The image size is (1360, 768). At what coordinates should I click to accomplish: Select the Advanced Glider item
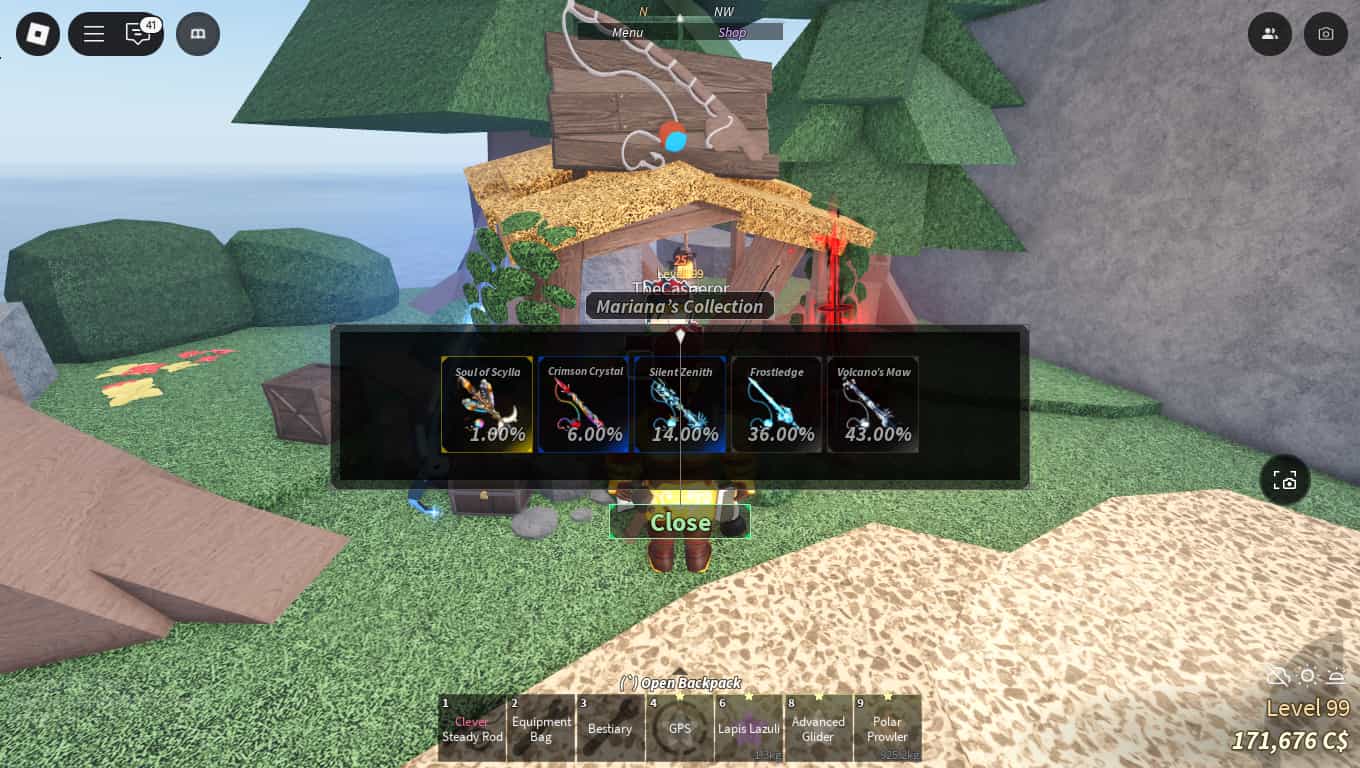[x=818, y=727]
